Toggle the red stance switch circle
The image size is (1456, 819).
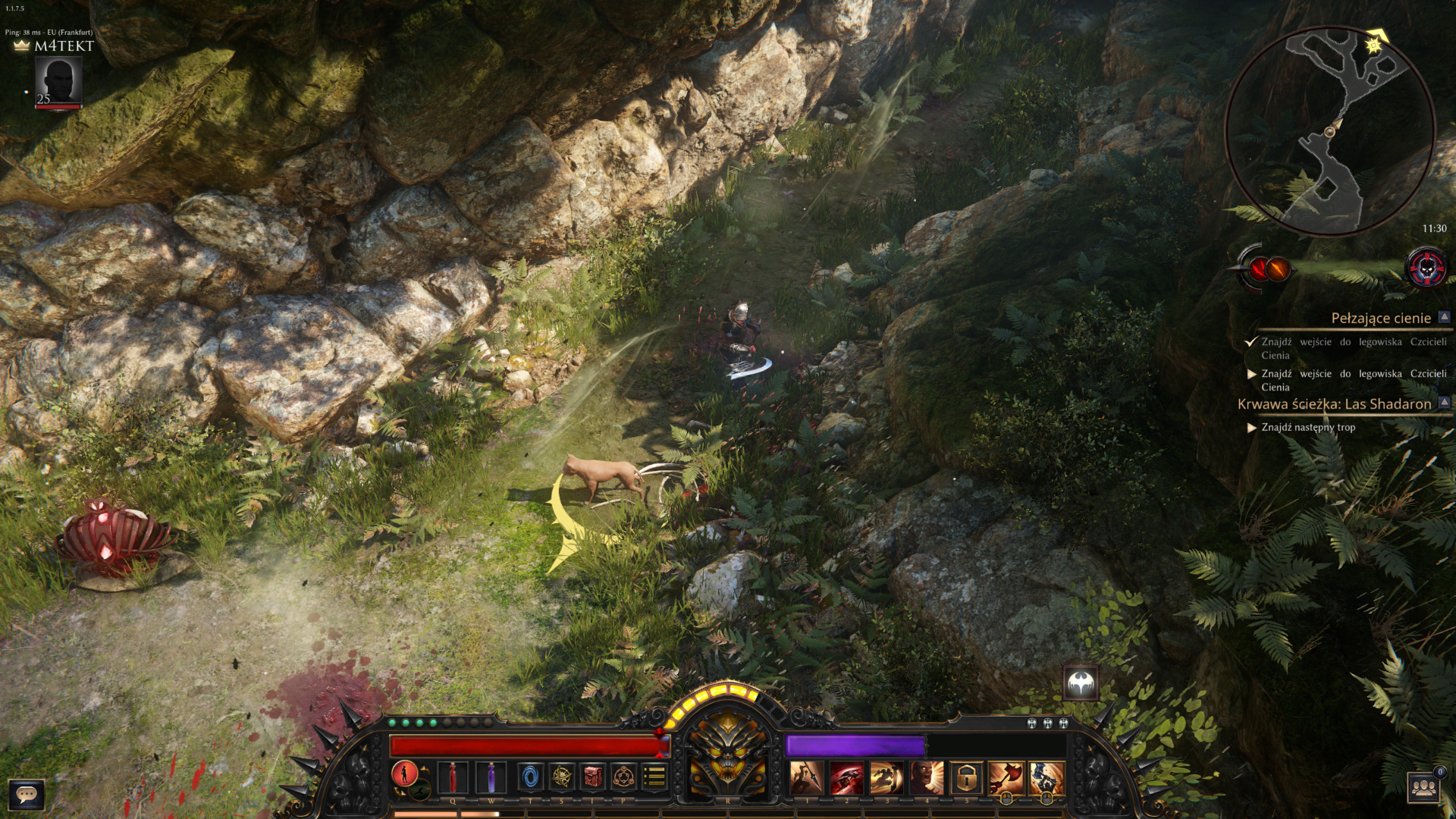(x=404, y=774)
